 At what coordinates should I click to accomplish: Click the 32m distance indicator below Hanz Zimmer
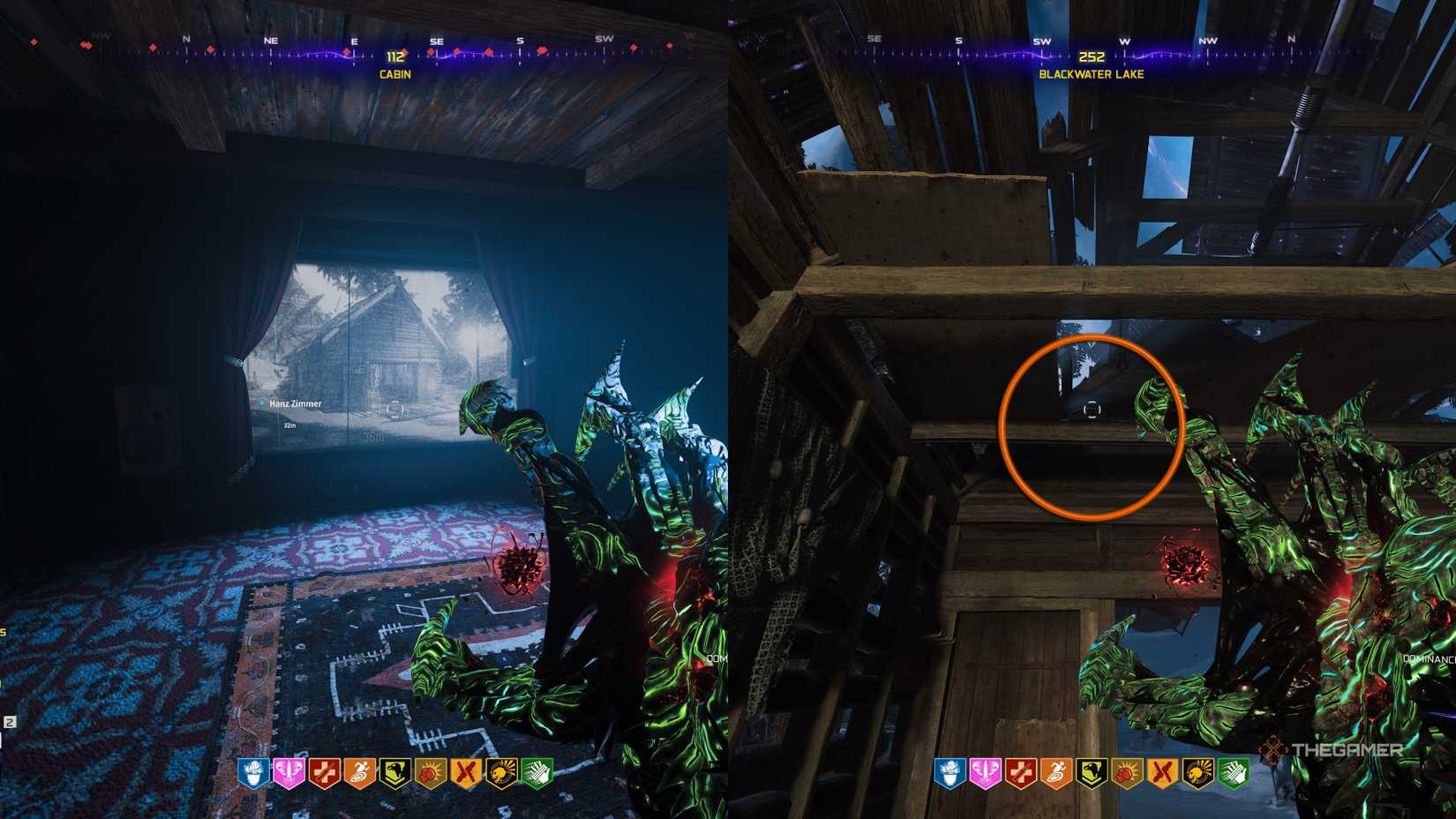pos(288,425)
